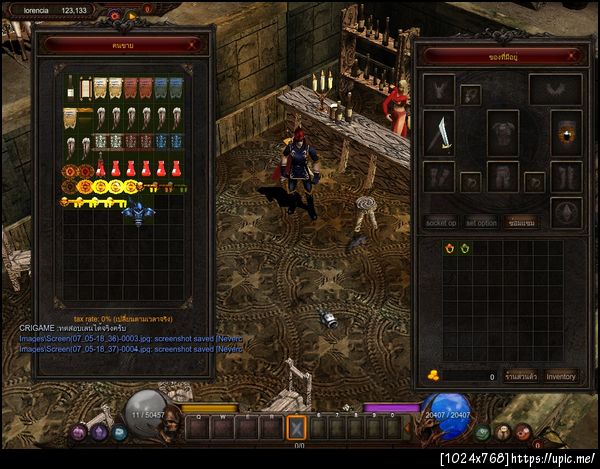This screenshot has width=600, height=469.
Task: Select the green fruit item in inventory
Action: tap(466, 247)
